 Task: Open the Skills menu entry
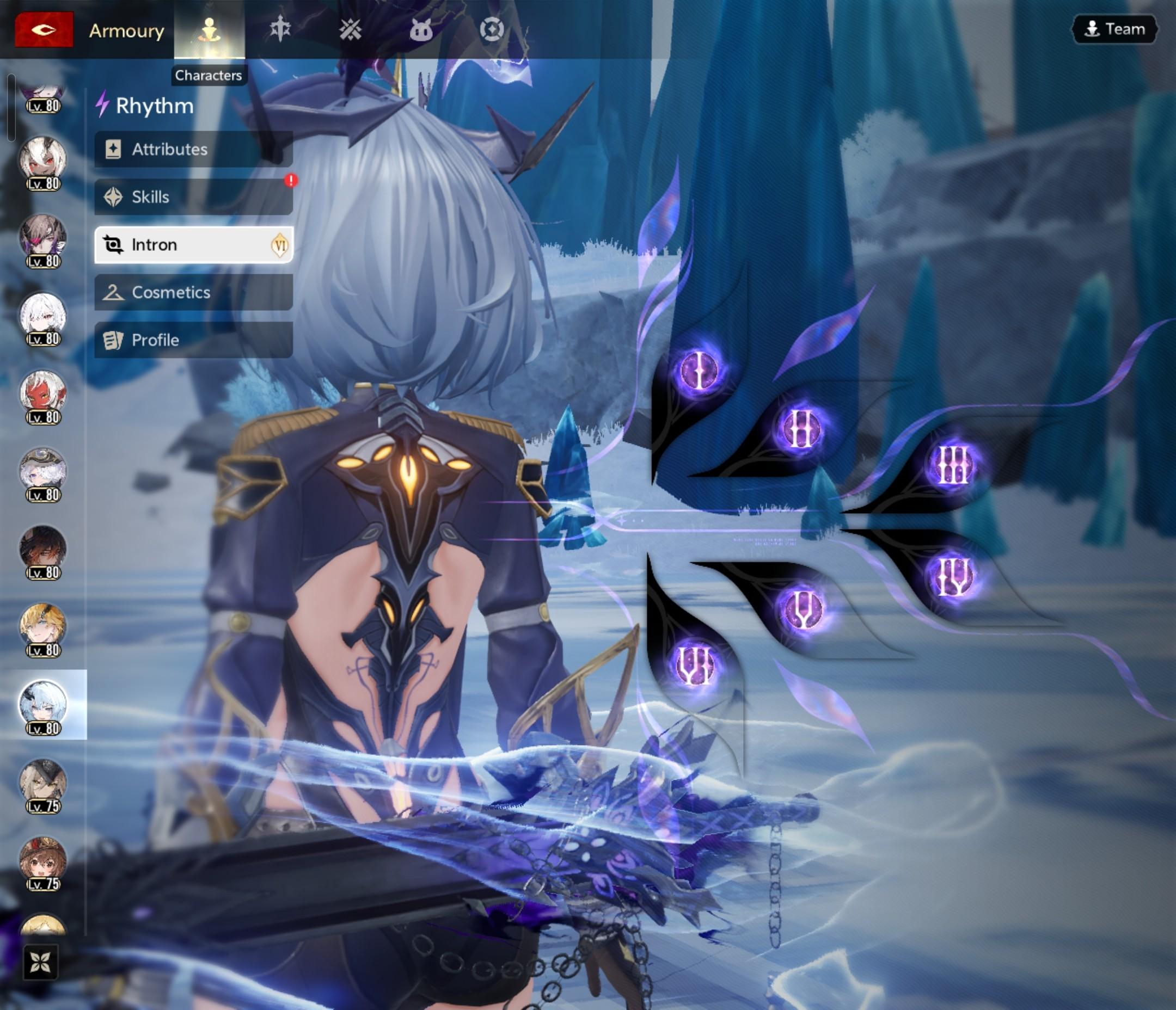193,197
